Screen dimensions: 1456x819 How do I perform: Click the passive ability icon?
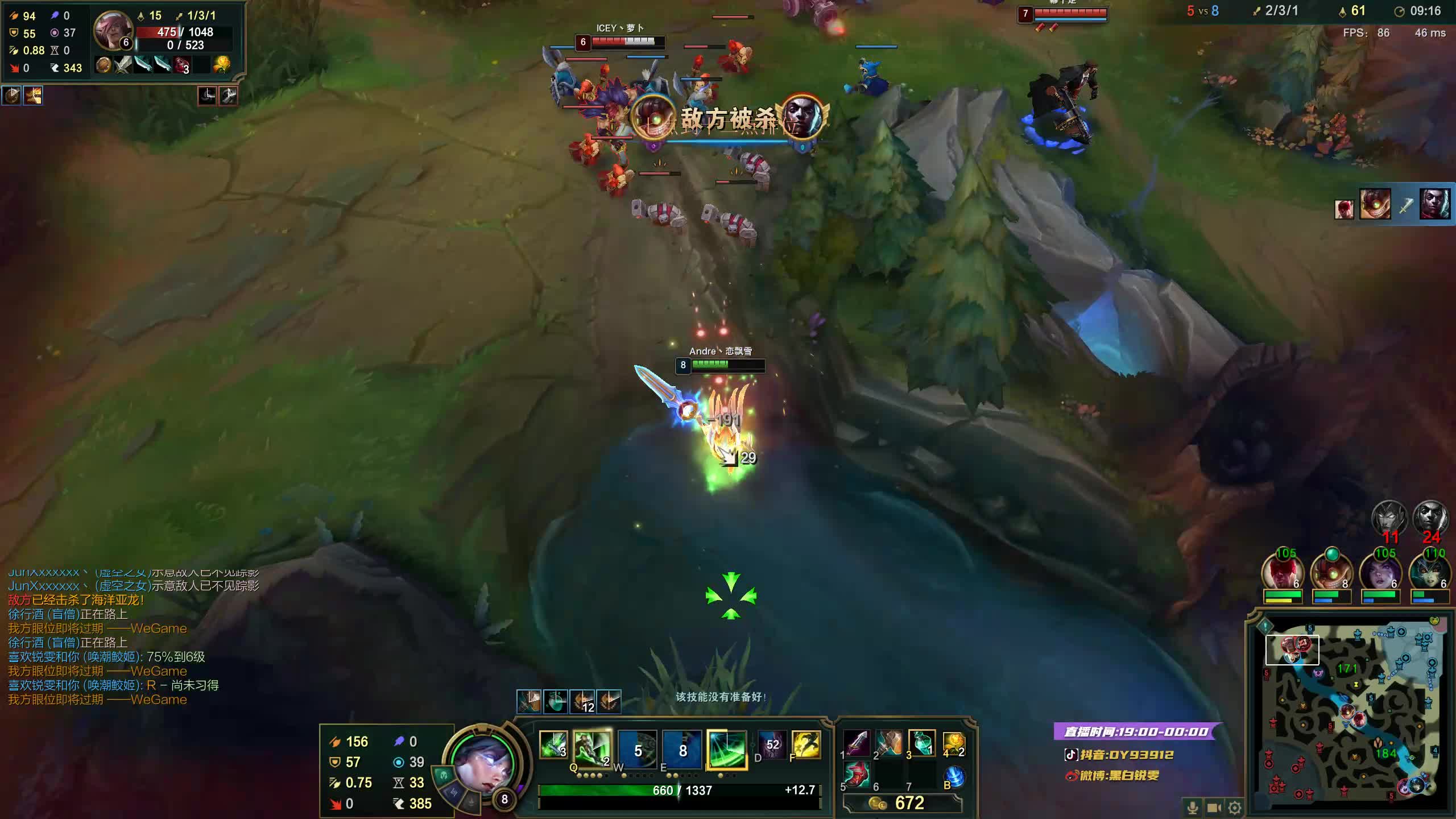[553, 744]
